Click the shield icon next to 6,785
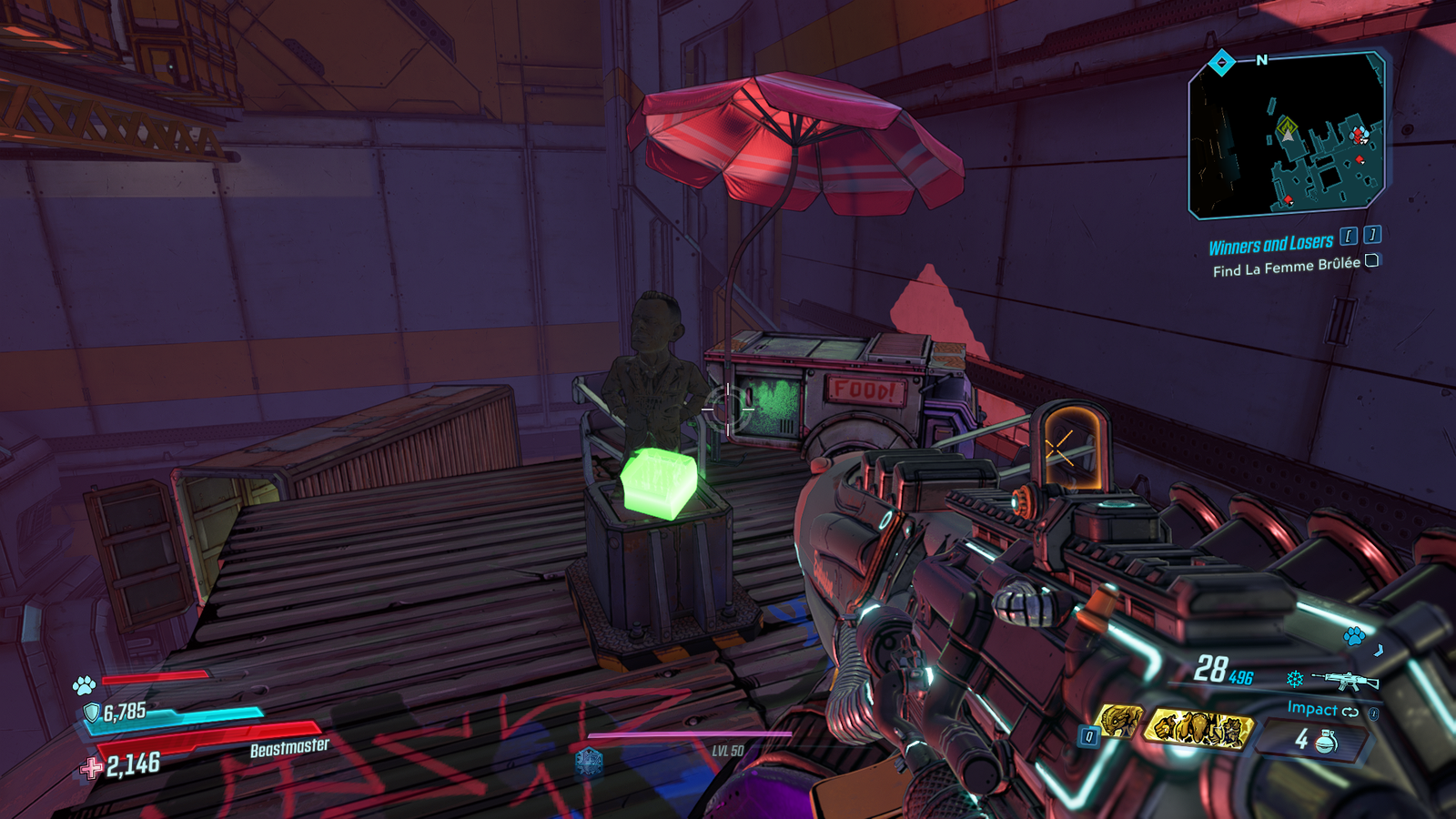Viewport: 1456px width, 819px height. (91, 711)
